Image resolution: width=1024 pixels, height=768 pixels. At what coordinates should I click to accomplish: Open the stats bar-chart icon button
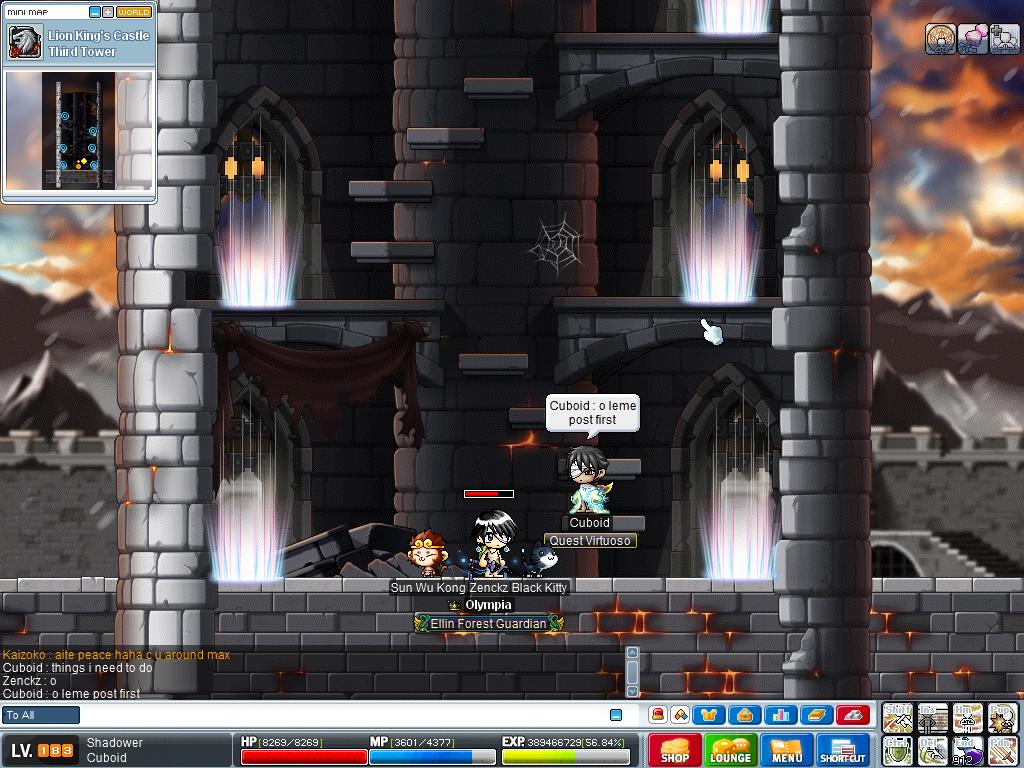[x=780, y=715]
